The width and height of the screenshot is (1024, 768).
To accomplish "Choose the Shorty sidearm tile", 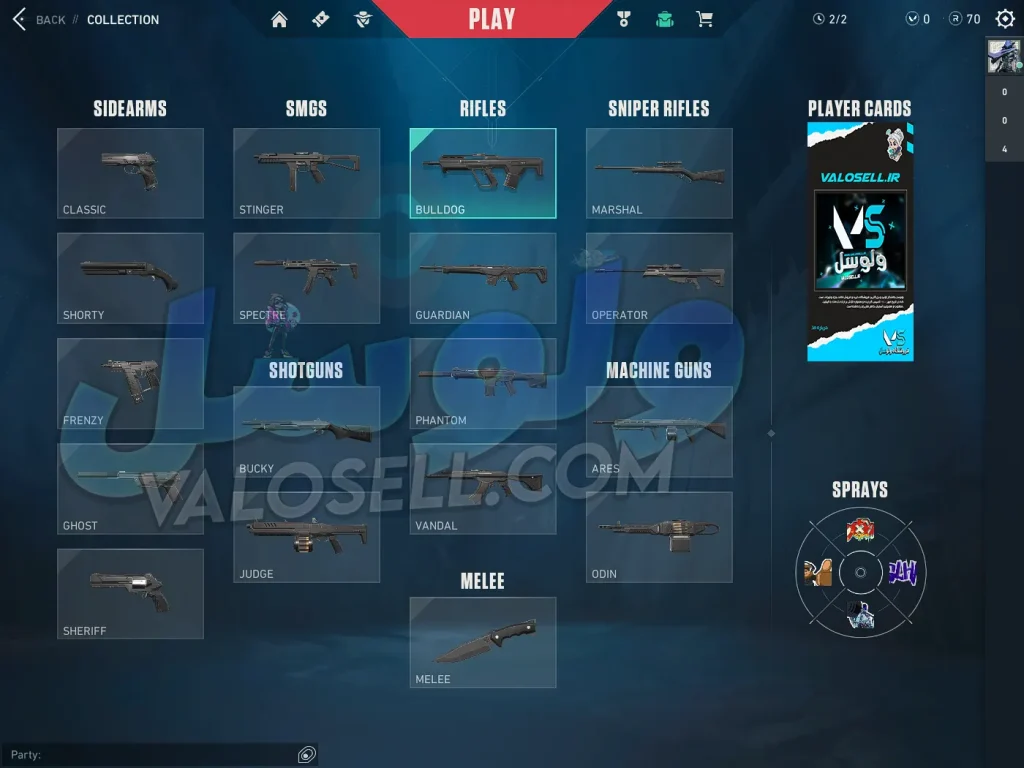I will [x=130, y=278].
